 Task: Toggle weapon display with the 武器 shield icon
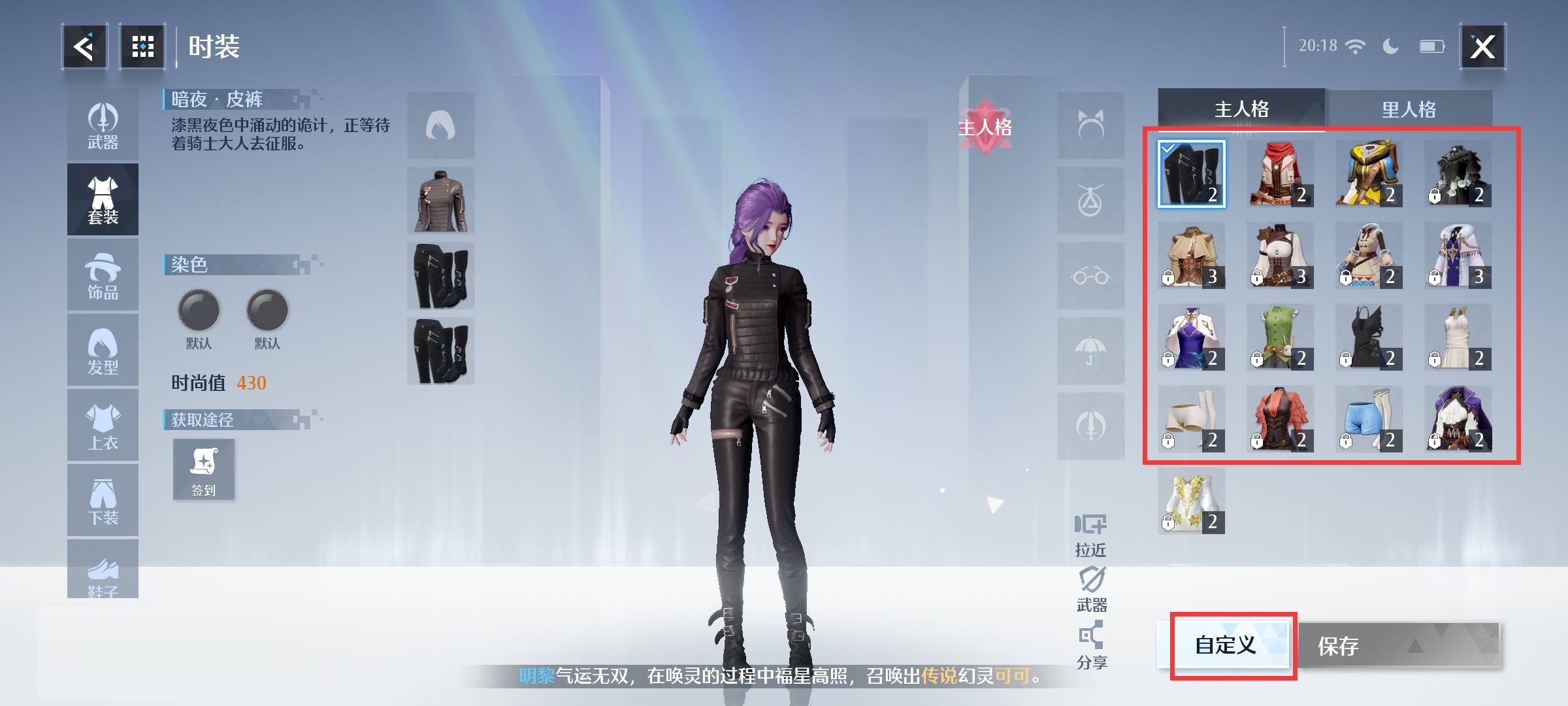click(x=1091, y=588)
